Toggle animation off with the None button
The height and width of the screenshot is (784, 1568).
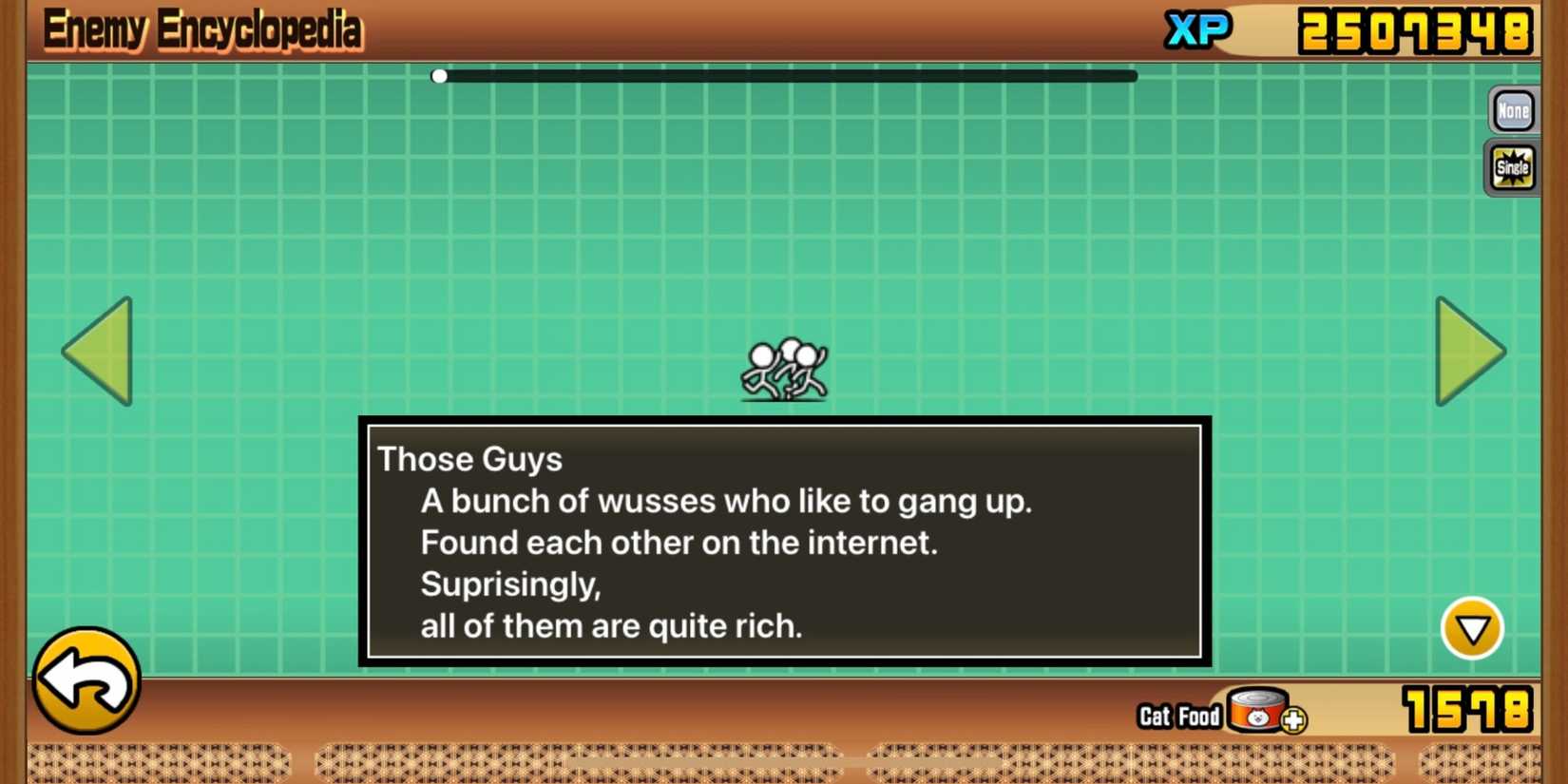tap(1512, 110)
